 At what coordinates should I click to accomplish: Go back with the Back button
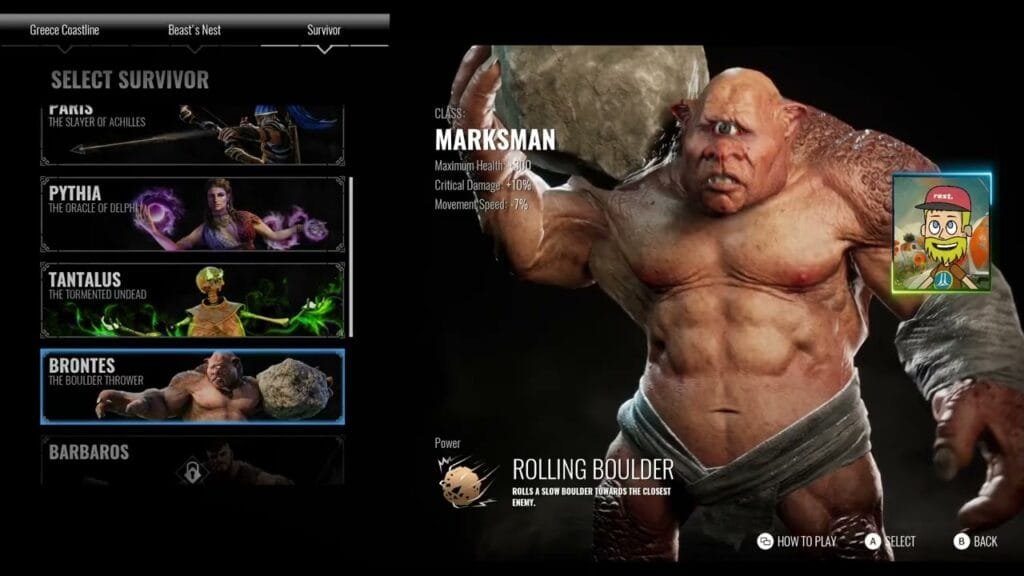coord(975,541)
